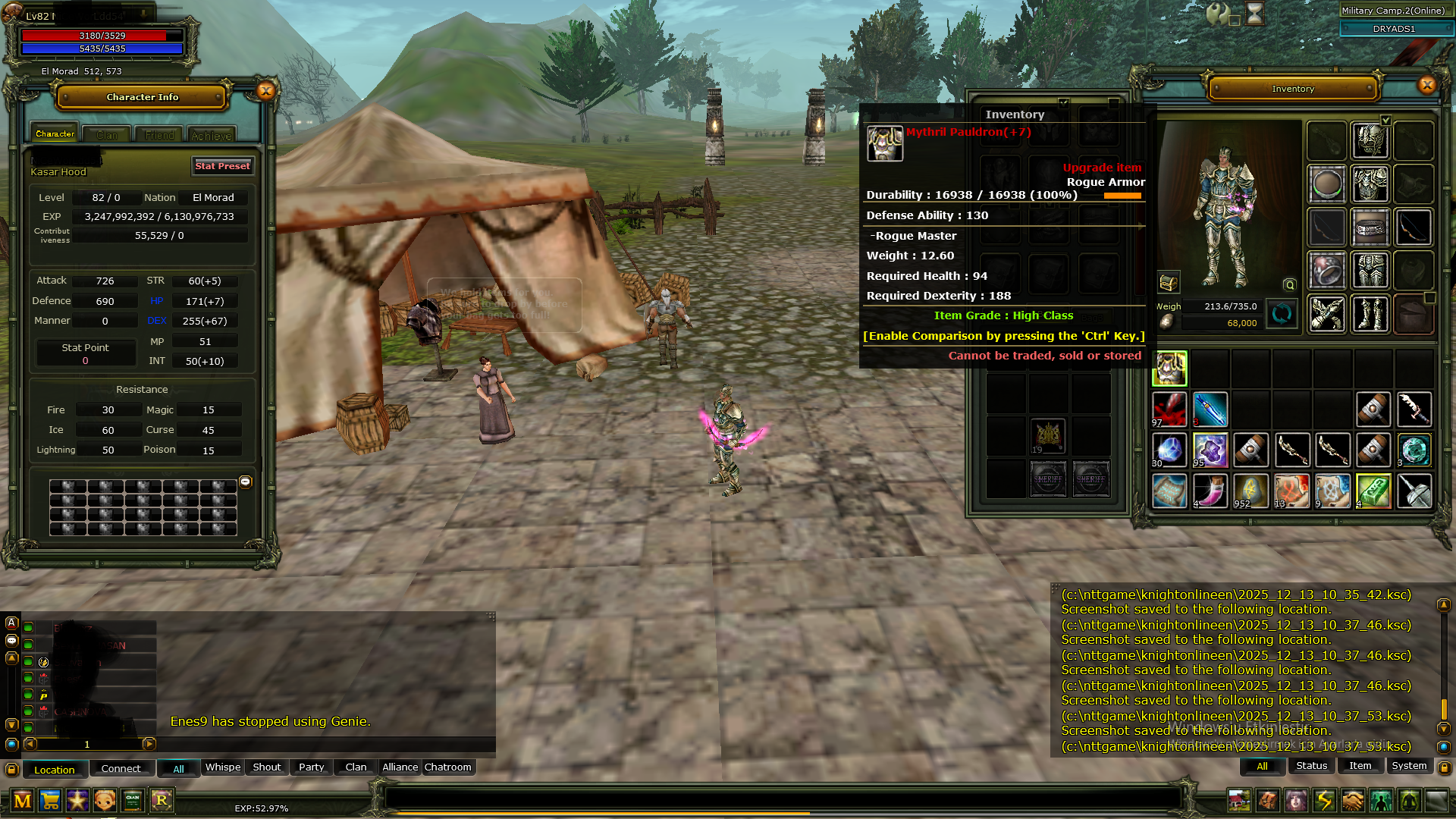Select the Party chat tab

(311, 767)
